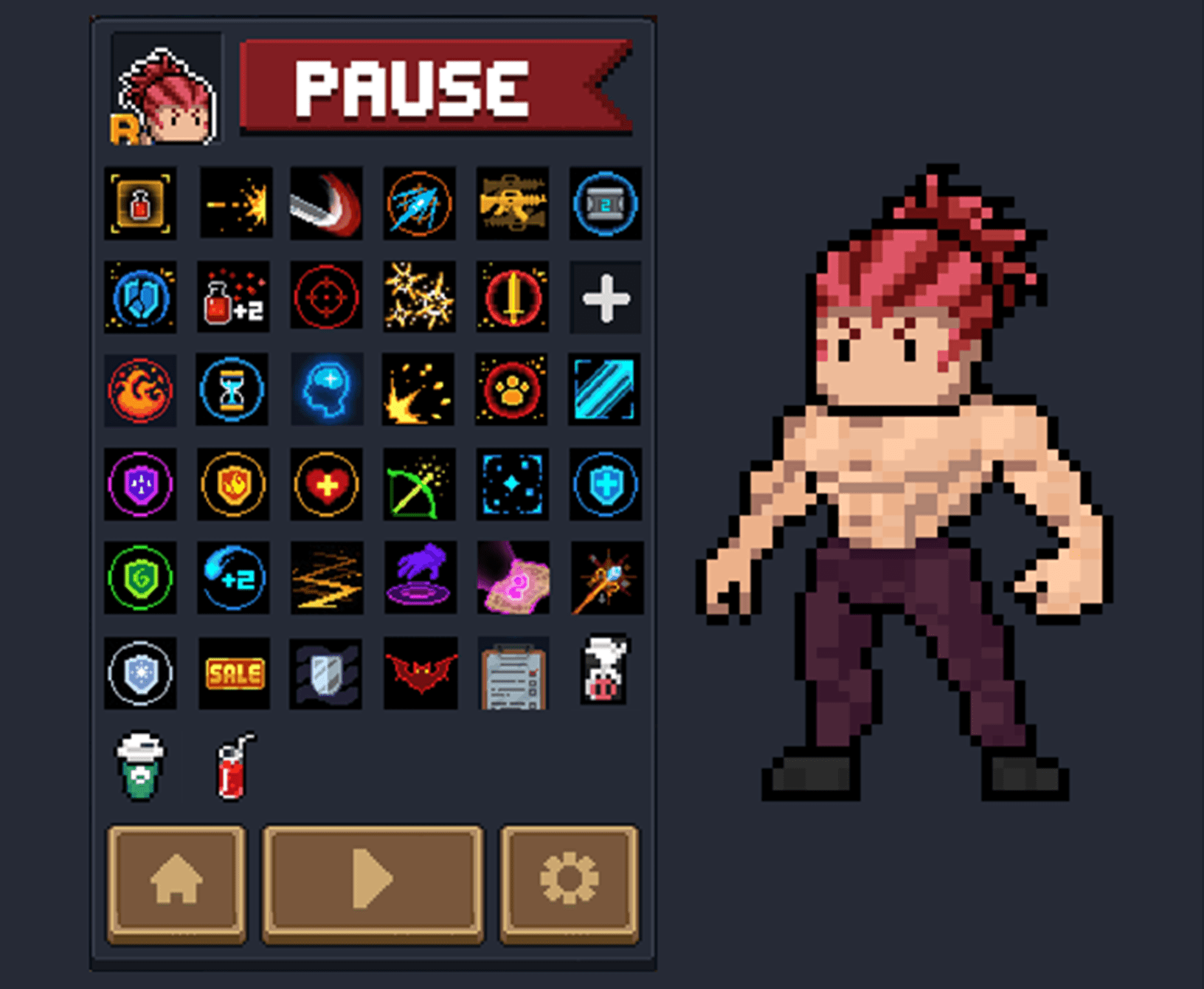
Task: Open the ammo magazine upgrade icon
Action: (605, 204)
